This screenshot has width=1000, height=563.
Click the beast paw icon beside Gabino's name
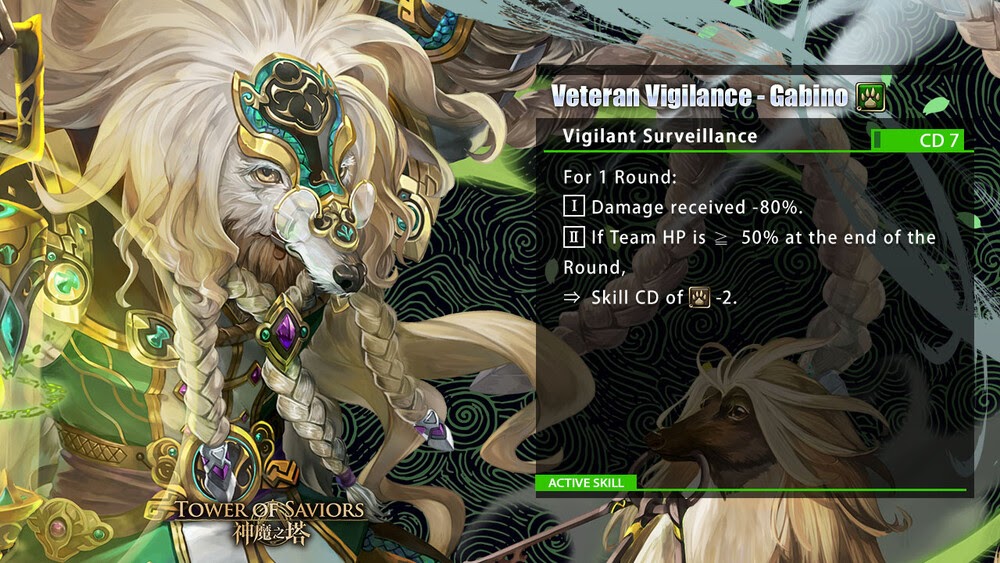870,97
